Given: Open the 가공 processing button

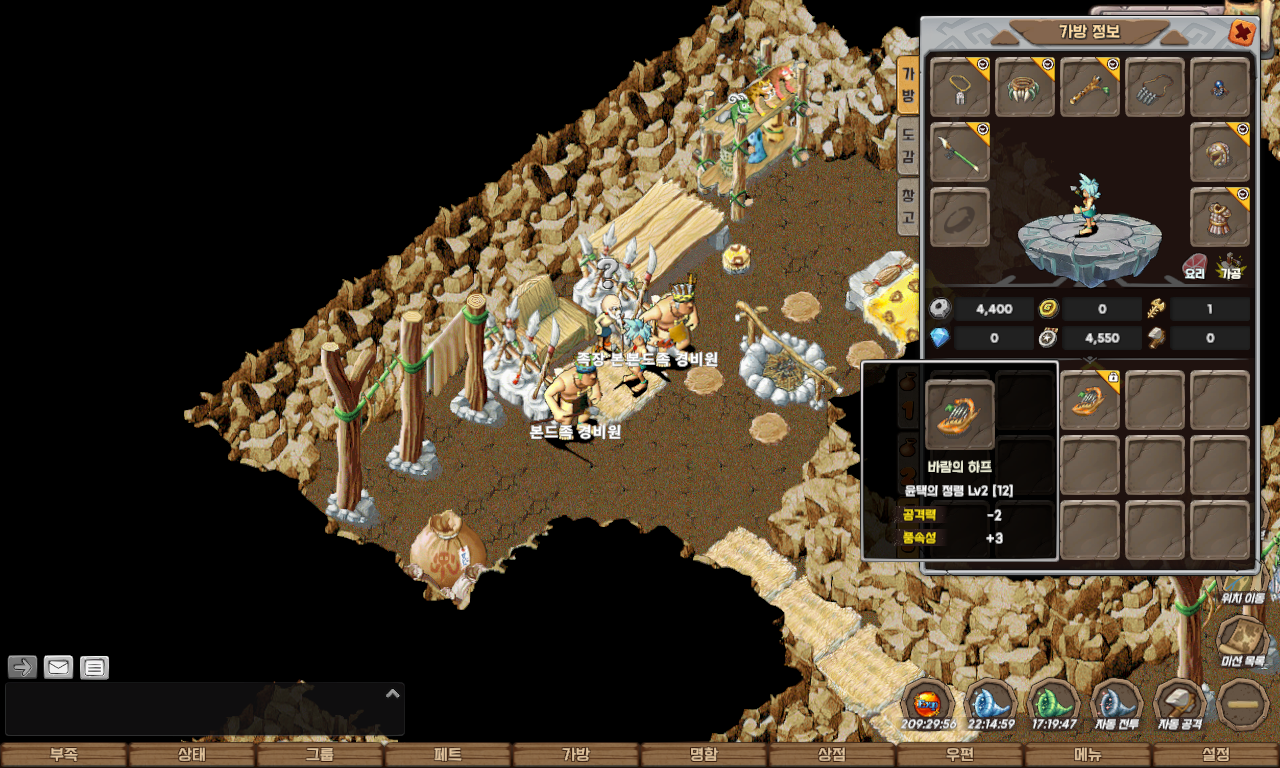Looking at the screenshot, I should click(1230, 267).
